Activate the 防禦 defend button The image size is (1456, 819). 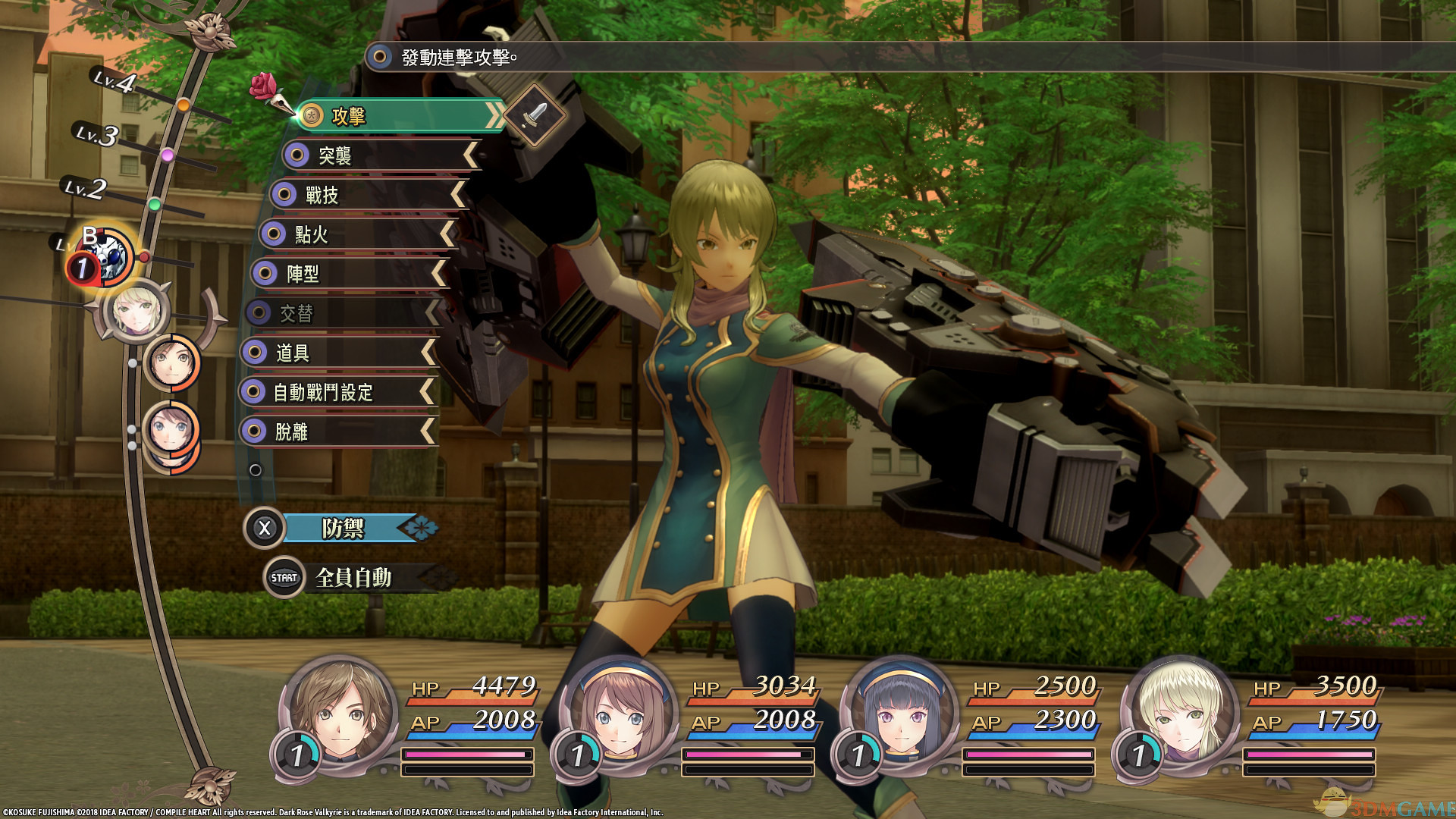341,529
